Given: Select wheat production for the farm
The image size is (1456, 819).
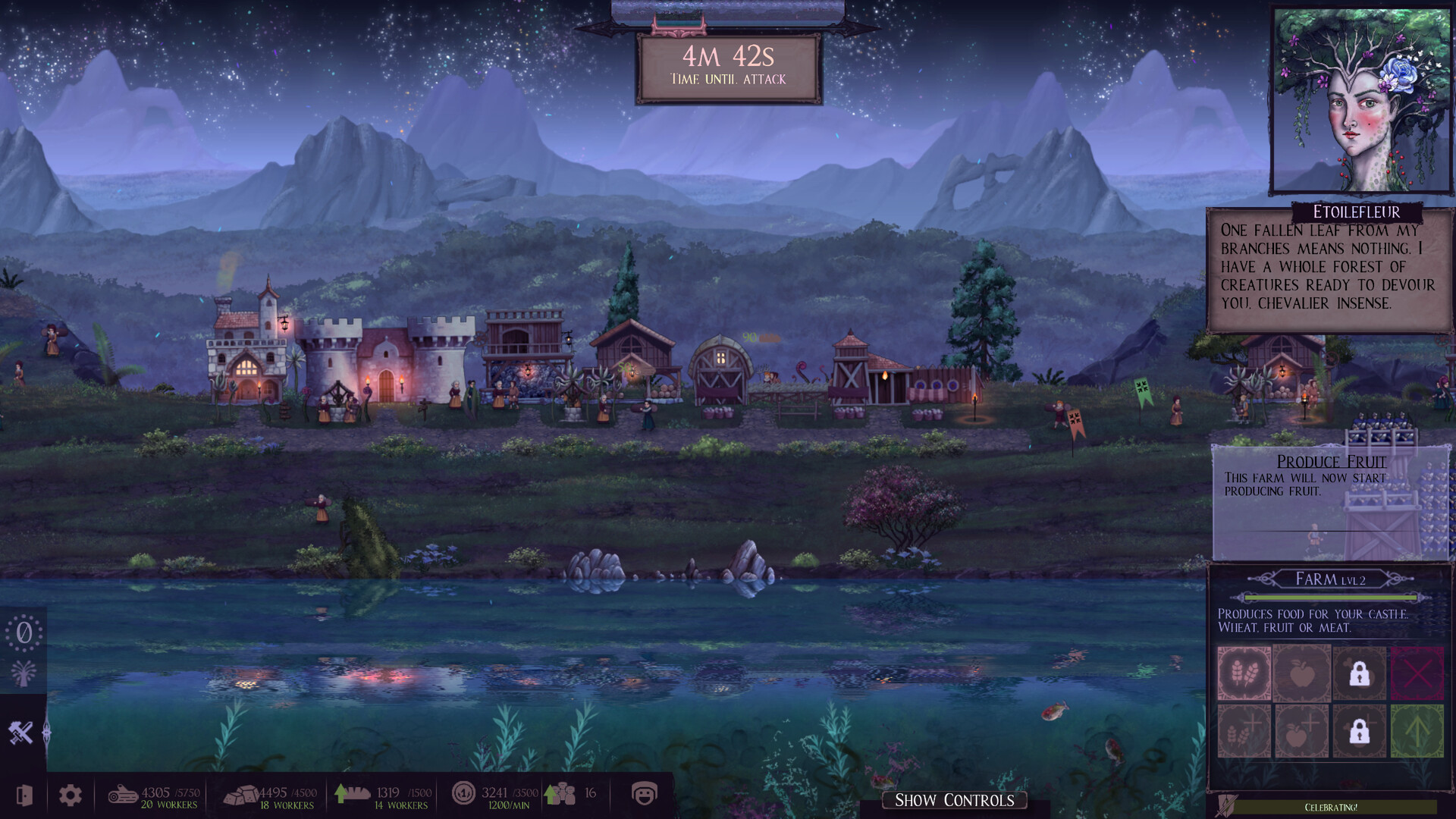Looking at the screenshot, I should pos(1244,673).
